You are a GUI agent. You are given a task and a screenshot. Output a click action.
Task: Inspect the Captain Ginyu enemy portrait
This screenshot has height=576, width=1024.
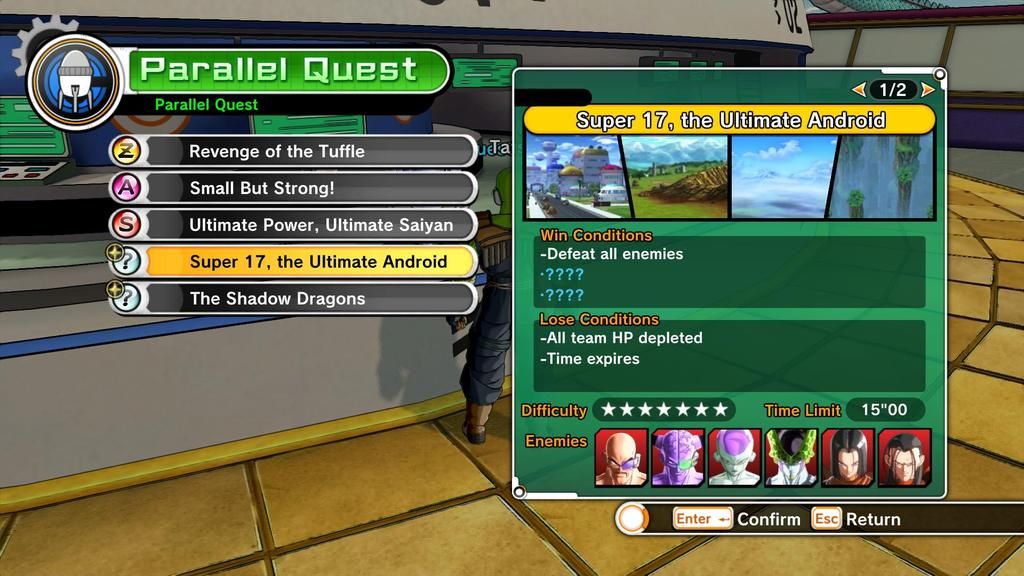pos(678,457)
